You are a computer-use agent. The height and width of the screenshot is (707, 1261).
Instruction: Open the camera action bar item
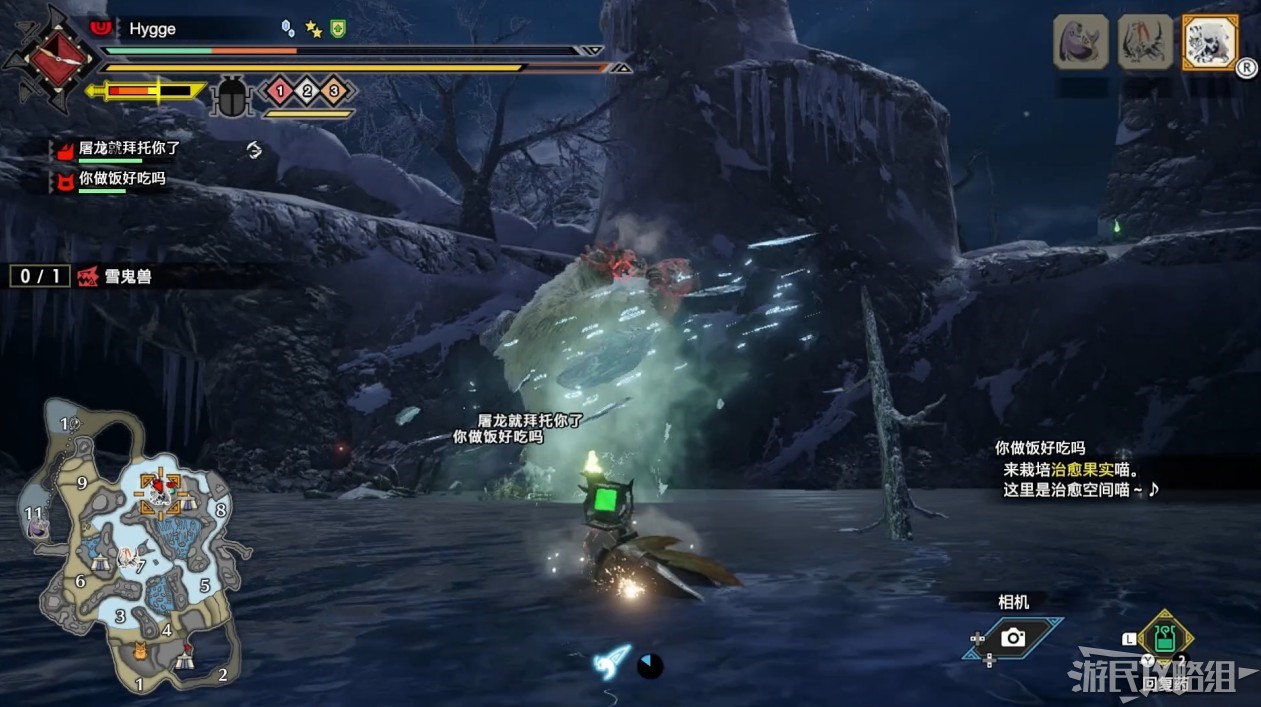[x=1012, y=637]
